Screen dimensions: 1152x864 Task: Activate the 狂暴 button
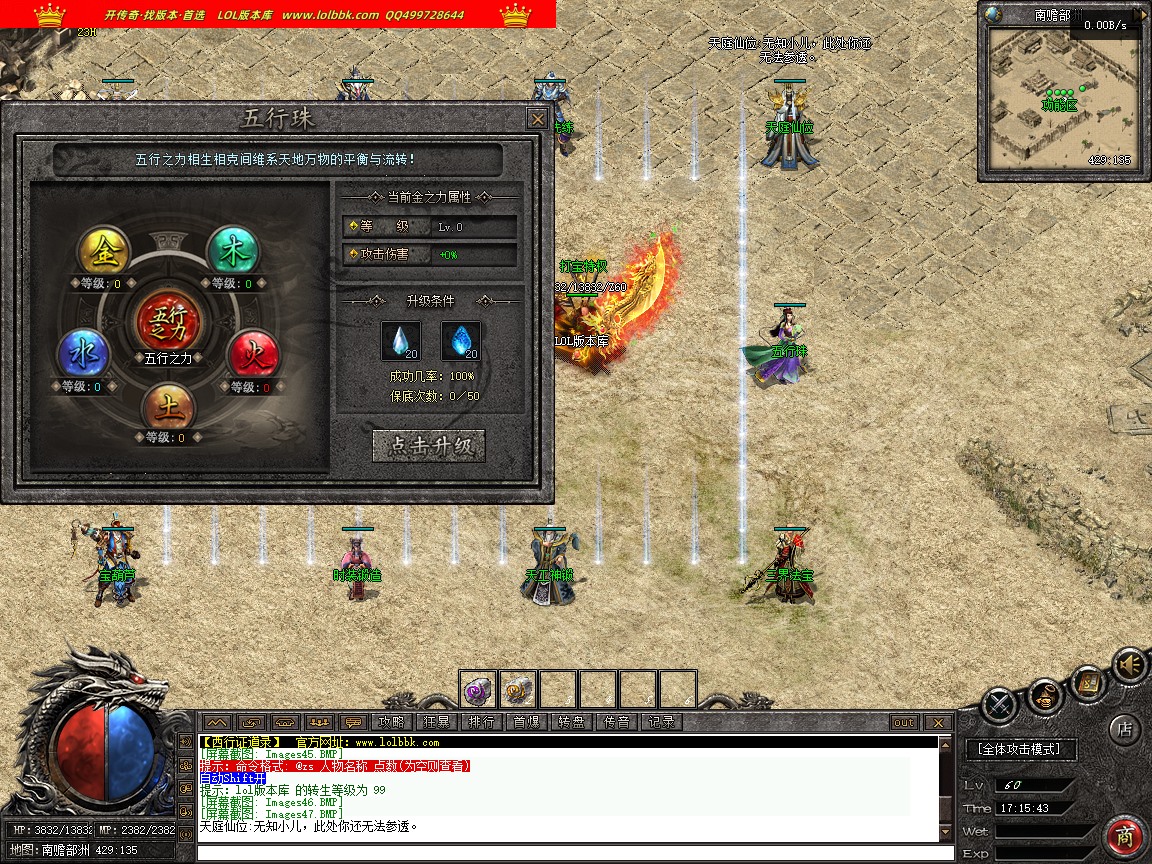click(x=436, y=722)
